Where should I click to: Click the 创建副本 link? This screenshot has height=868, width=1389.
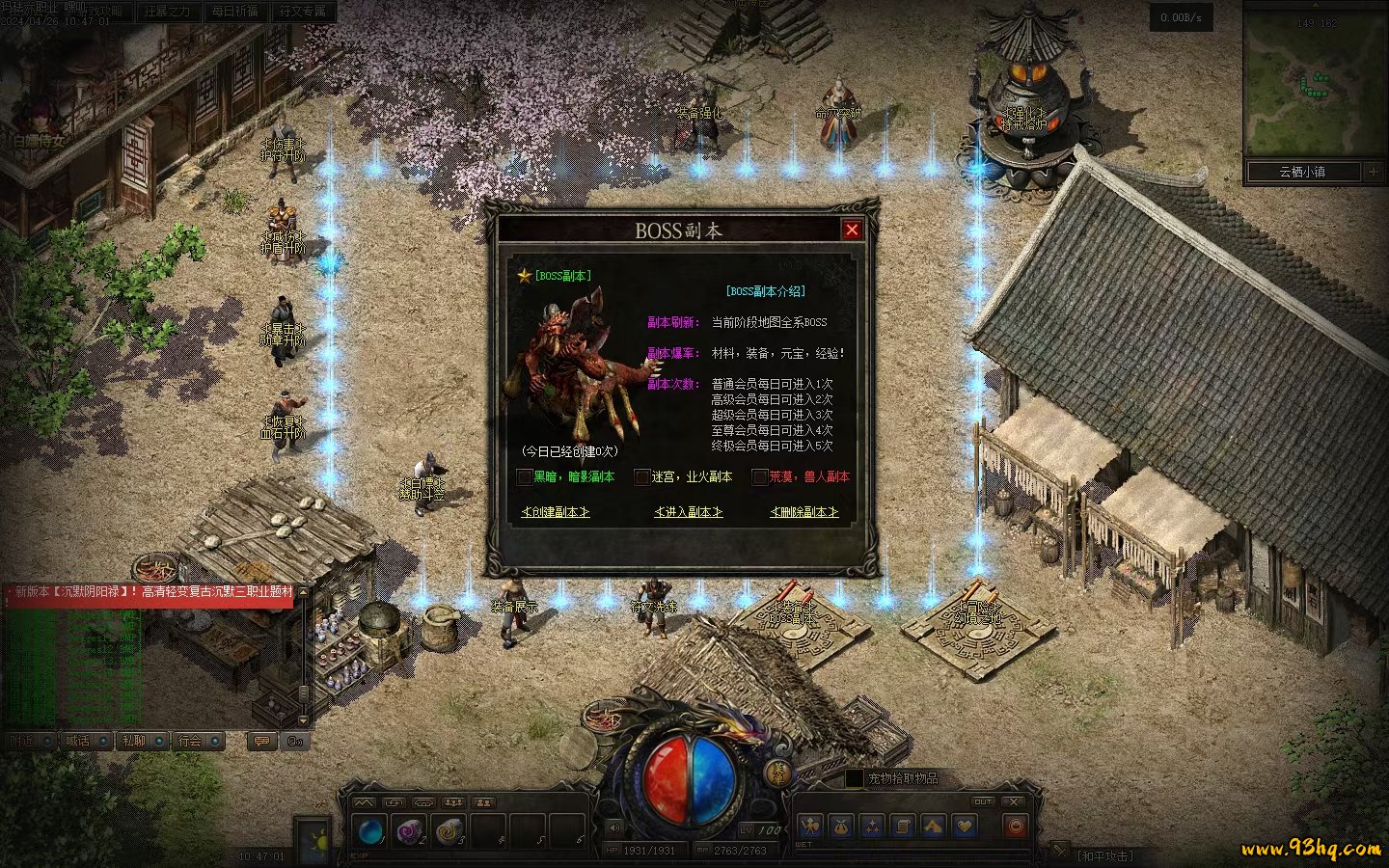click(555, 512)
